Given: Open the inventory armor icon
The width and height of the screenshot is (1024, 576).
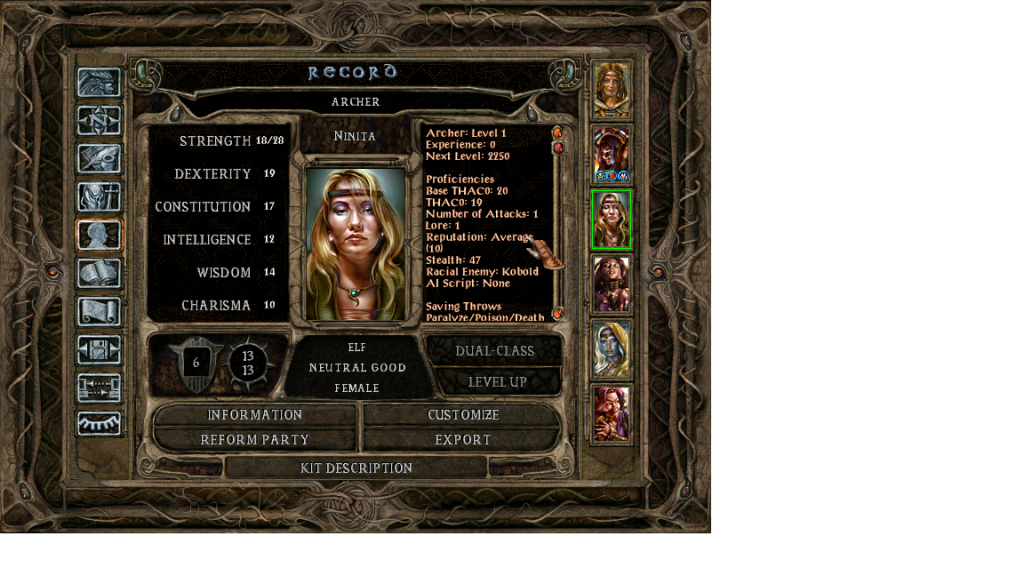Looking at the screenshot, I should coord(99,197).
